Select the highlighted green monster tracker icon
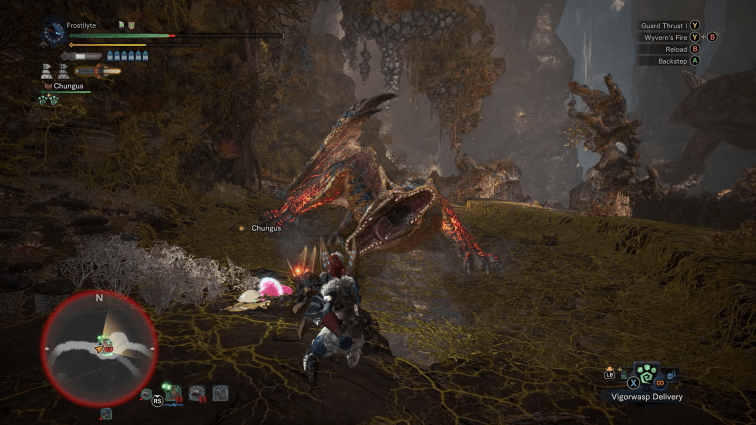The image size is (756, 425). click(x=174, y=394)
